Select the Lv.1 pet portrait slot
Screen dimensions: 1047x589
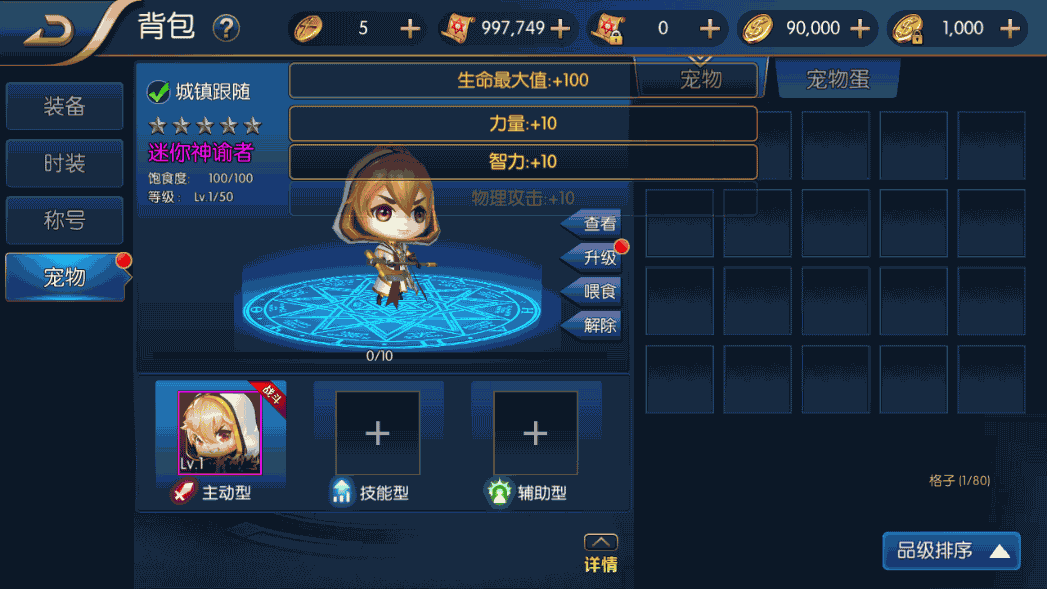(x=219, y=433)
